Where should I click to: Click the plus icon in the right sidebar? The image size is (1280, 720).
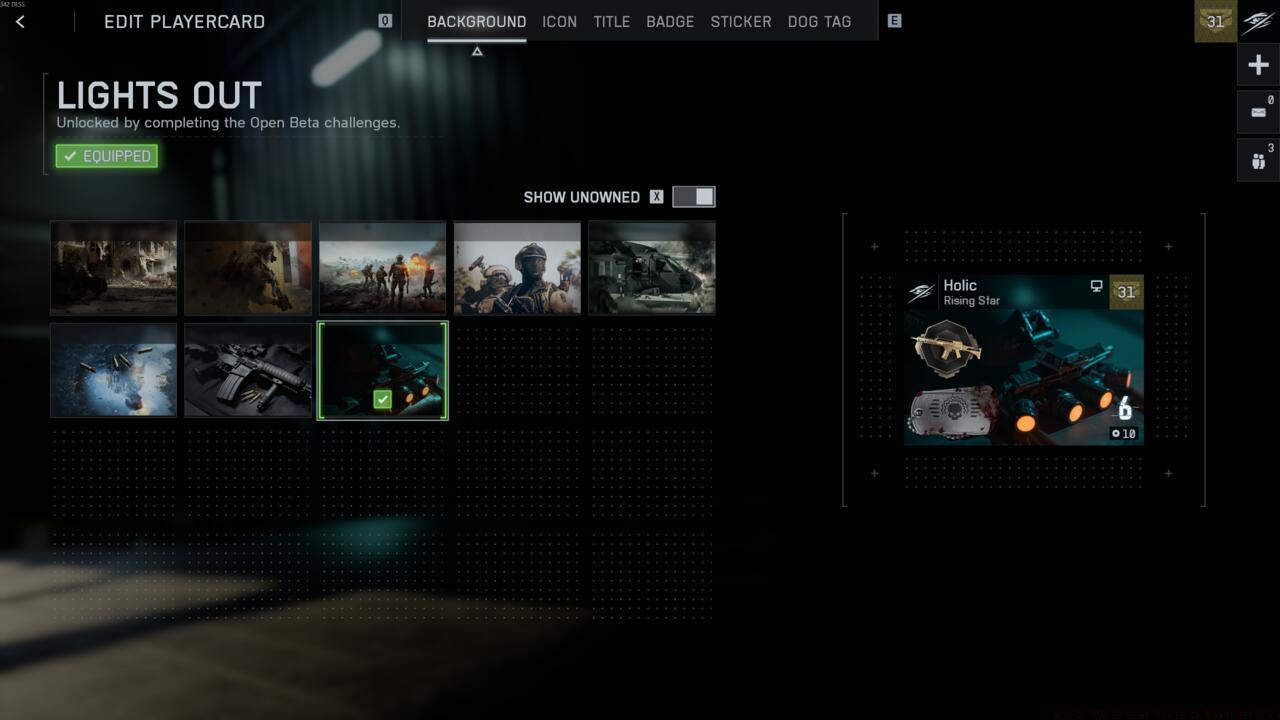tap(1257, 64)
